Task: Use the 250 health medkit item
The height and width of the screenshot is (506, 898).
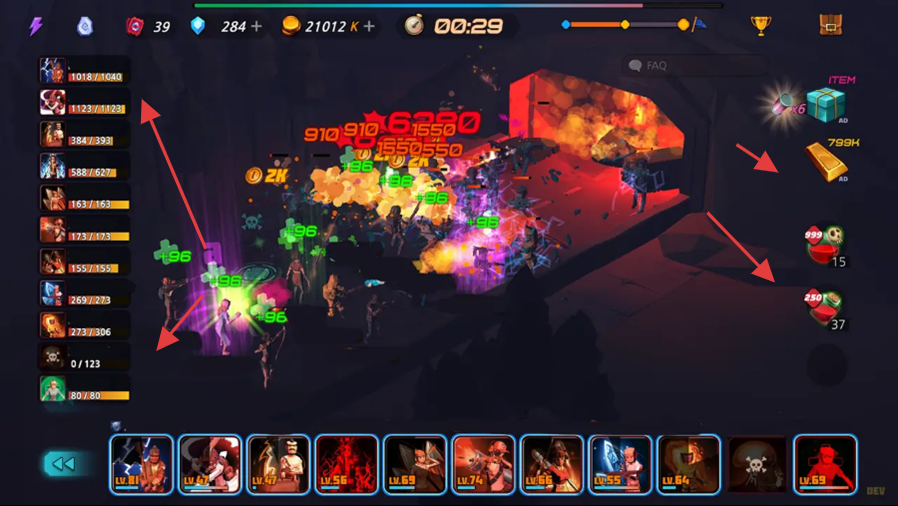Action: pyautogui.click(x=826, y=305)
